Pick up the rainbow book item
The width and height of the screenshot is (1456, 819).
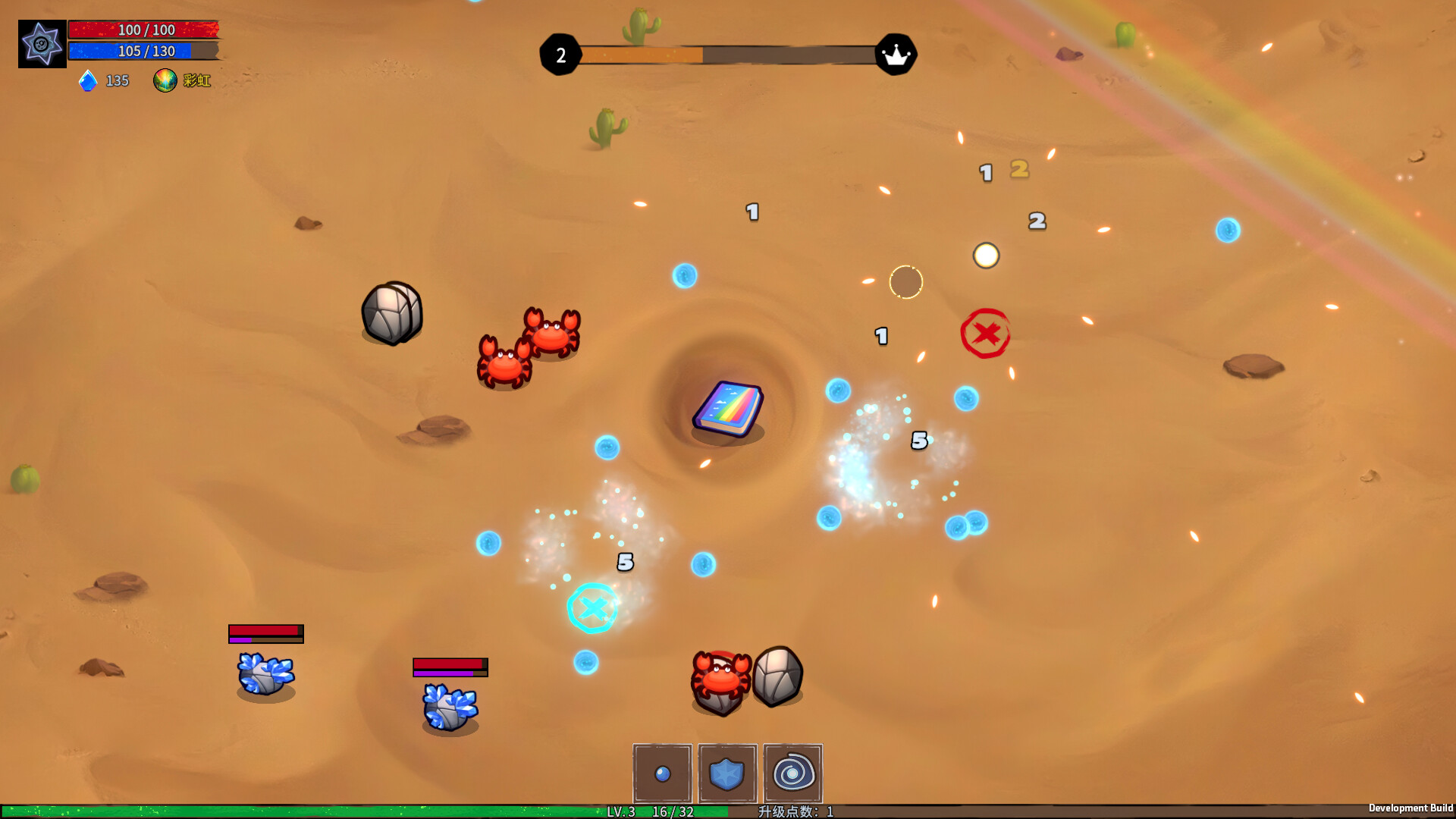(x=729, y=409)
